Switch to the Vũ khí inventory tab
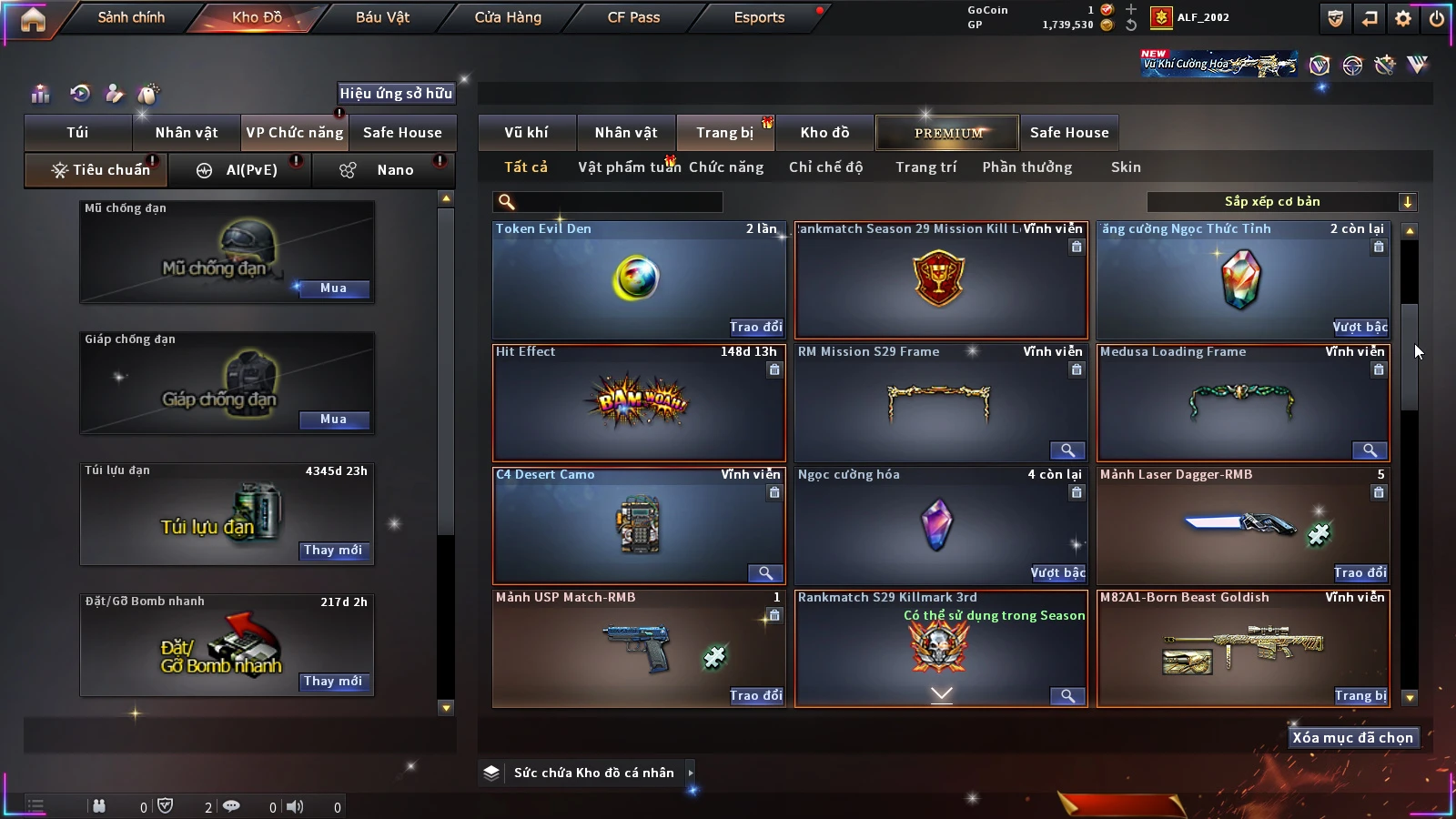Viewport: 1456px width, 819px height. click(x=526, y=133)
